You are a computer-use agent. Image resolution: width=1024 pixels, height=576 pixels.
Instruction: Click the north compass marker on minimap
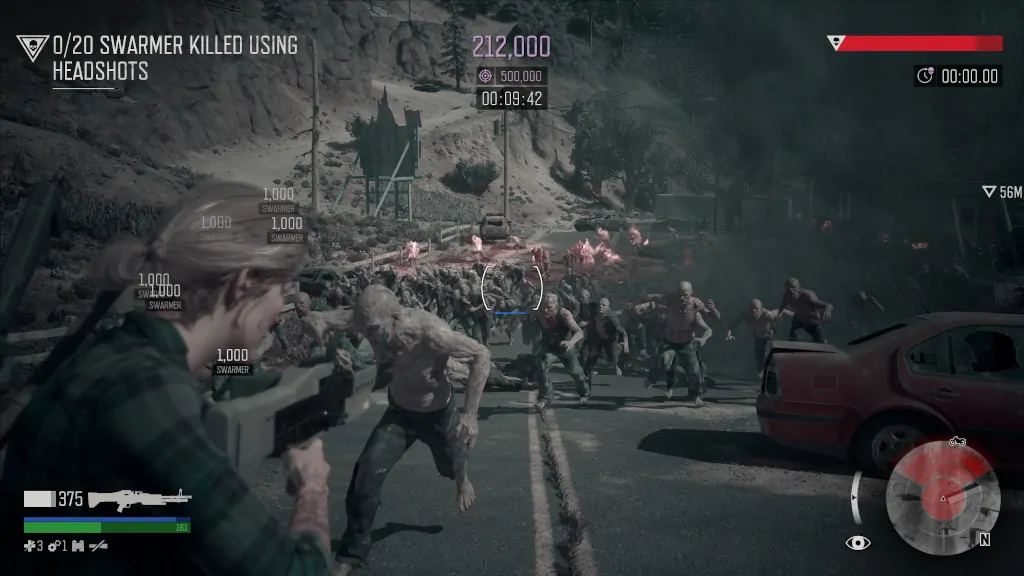pyautogui.click(x=985, y=539)
